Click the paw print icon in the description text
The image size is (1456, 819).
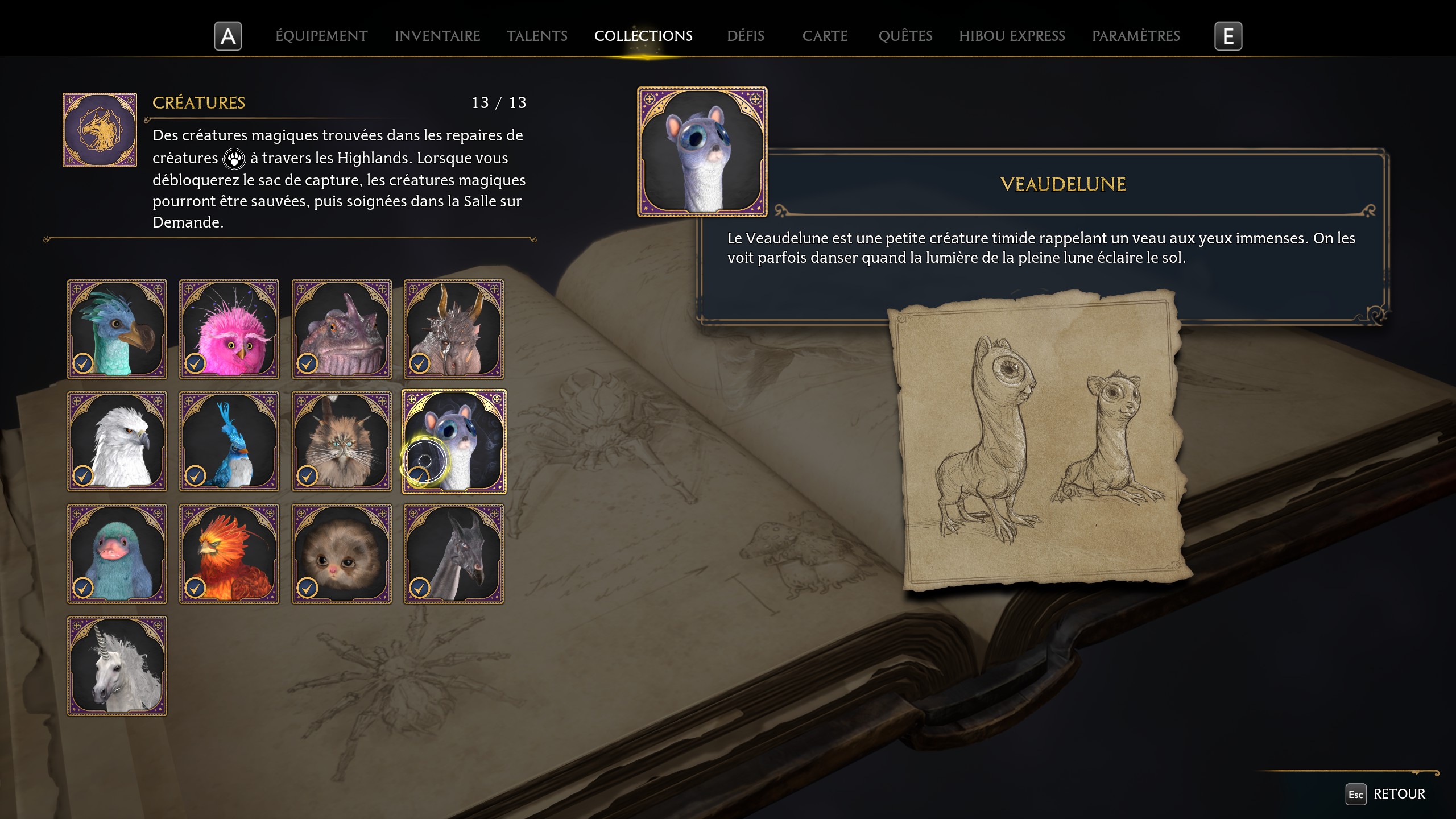[234, 159]
